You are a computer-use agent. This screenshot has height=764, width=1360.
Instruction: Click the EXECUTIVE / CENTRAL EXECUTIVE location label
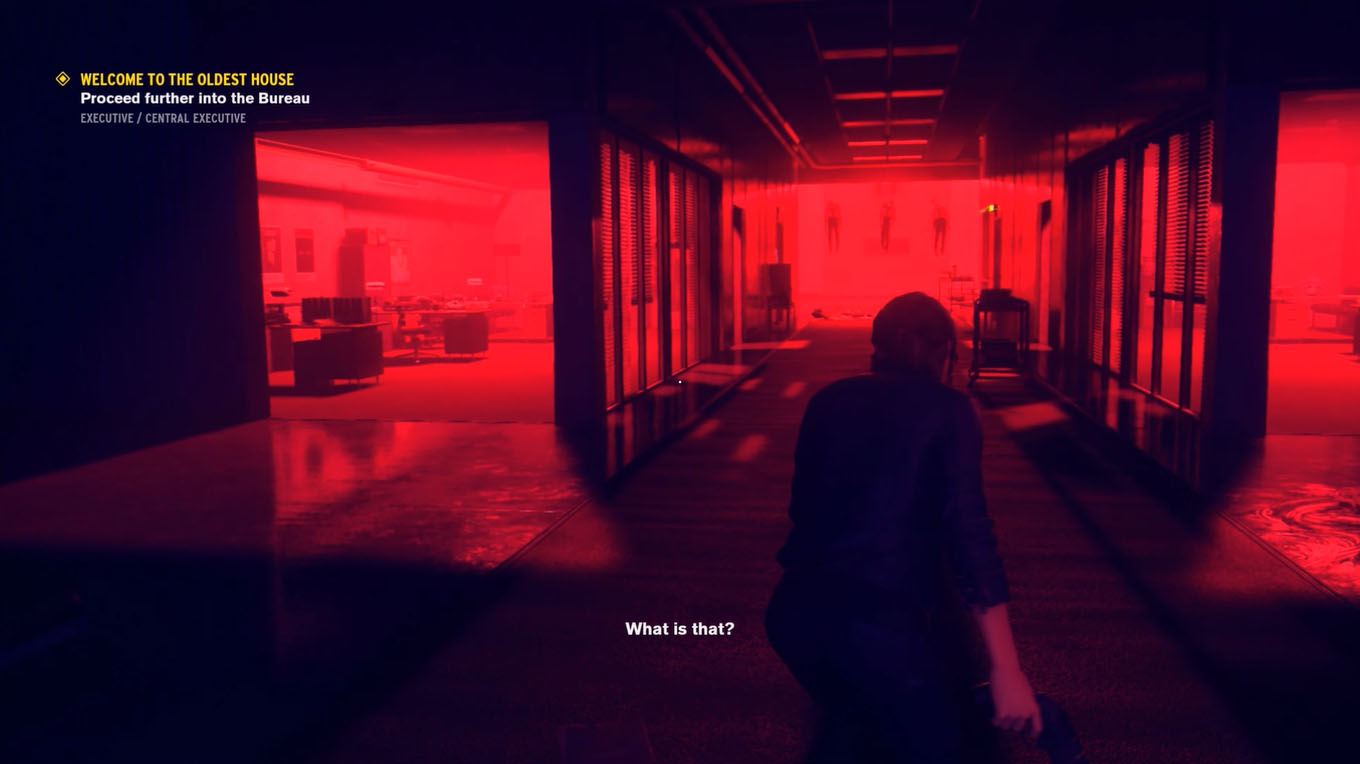[163, 116]
